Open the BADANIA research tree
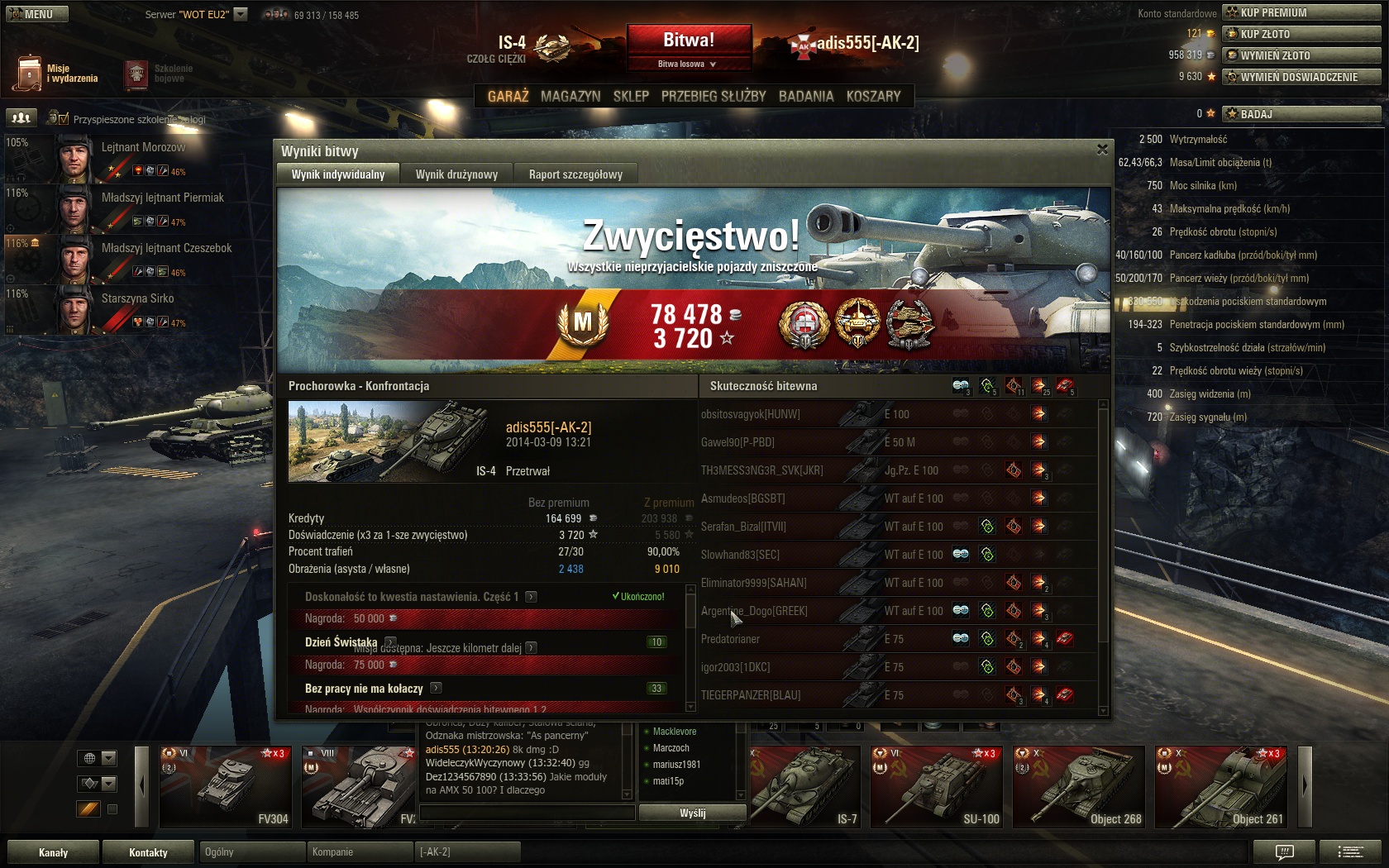 806,97
